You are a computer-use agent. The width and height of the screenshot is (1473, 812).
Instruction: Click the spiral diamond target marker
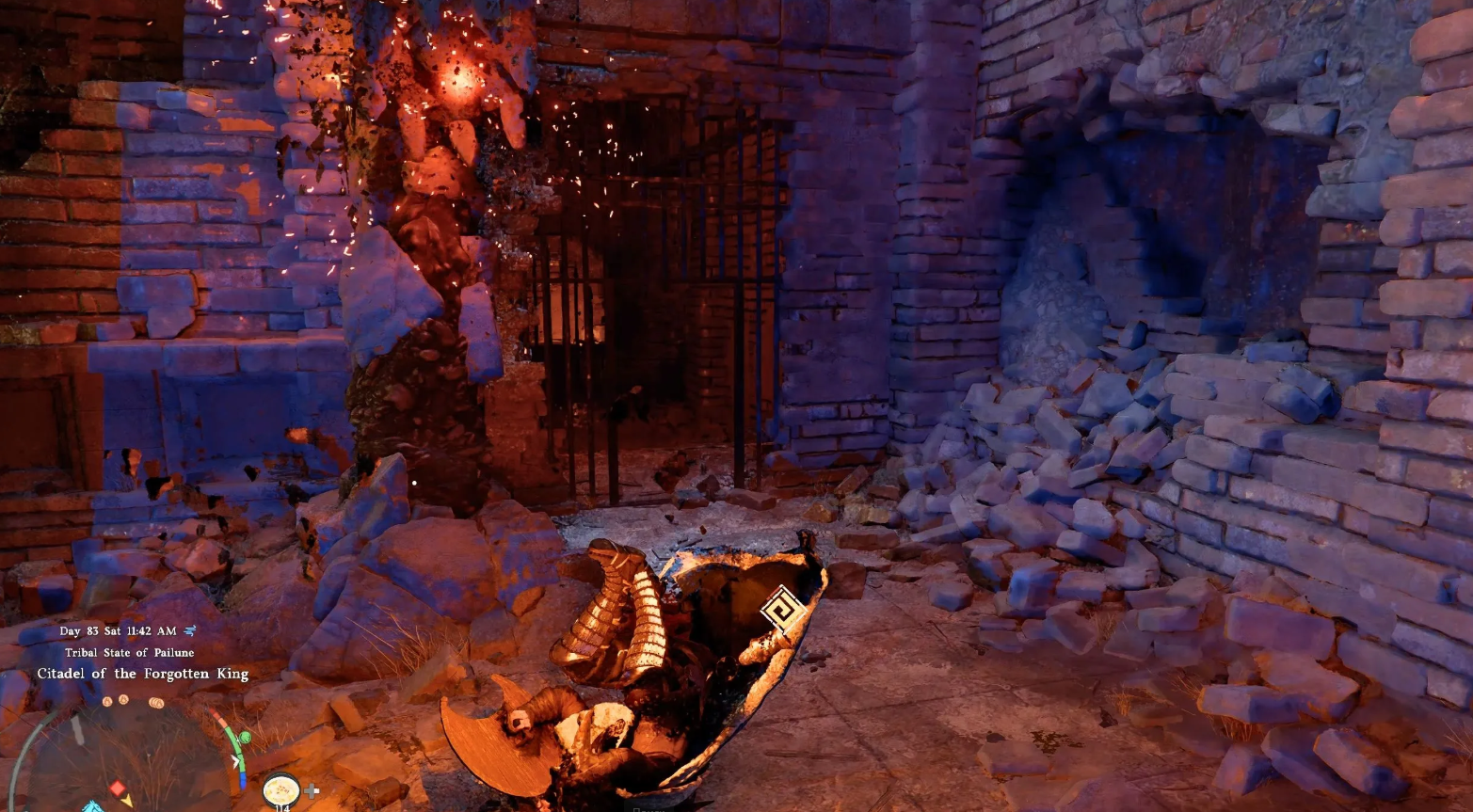[x=783, y=612]
